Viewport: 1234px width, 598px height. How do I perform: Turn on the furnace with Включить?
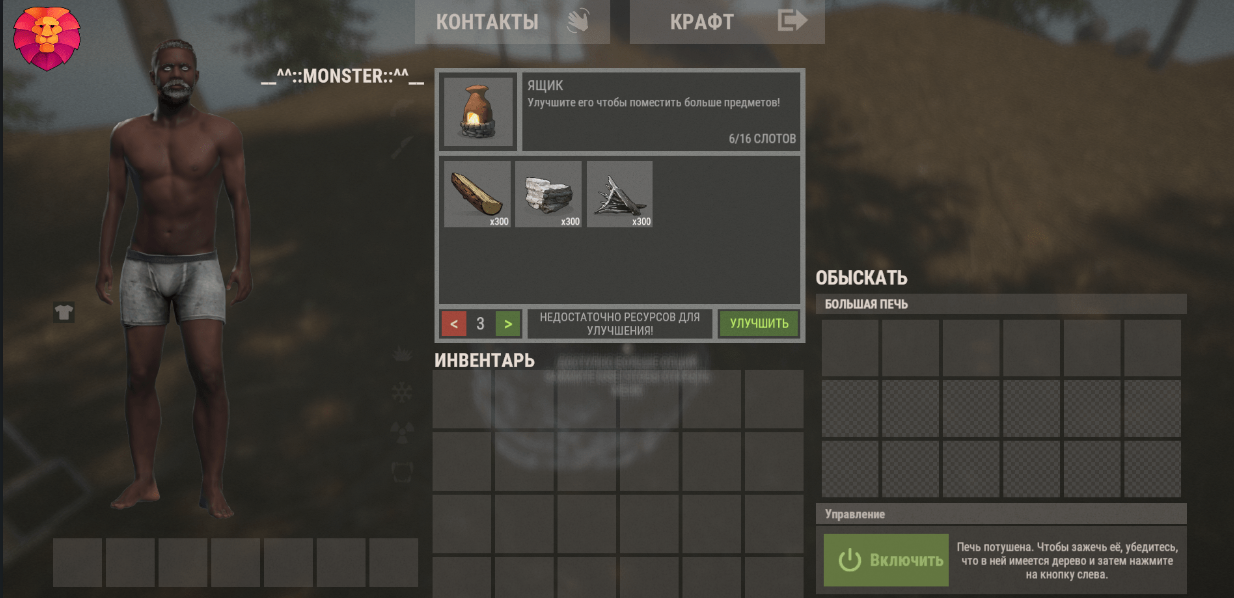(x=885, y=560)
